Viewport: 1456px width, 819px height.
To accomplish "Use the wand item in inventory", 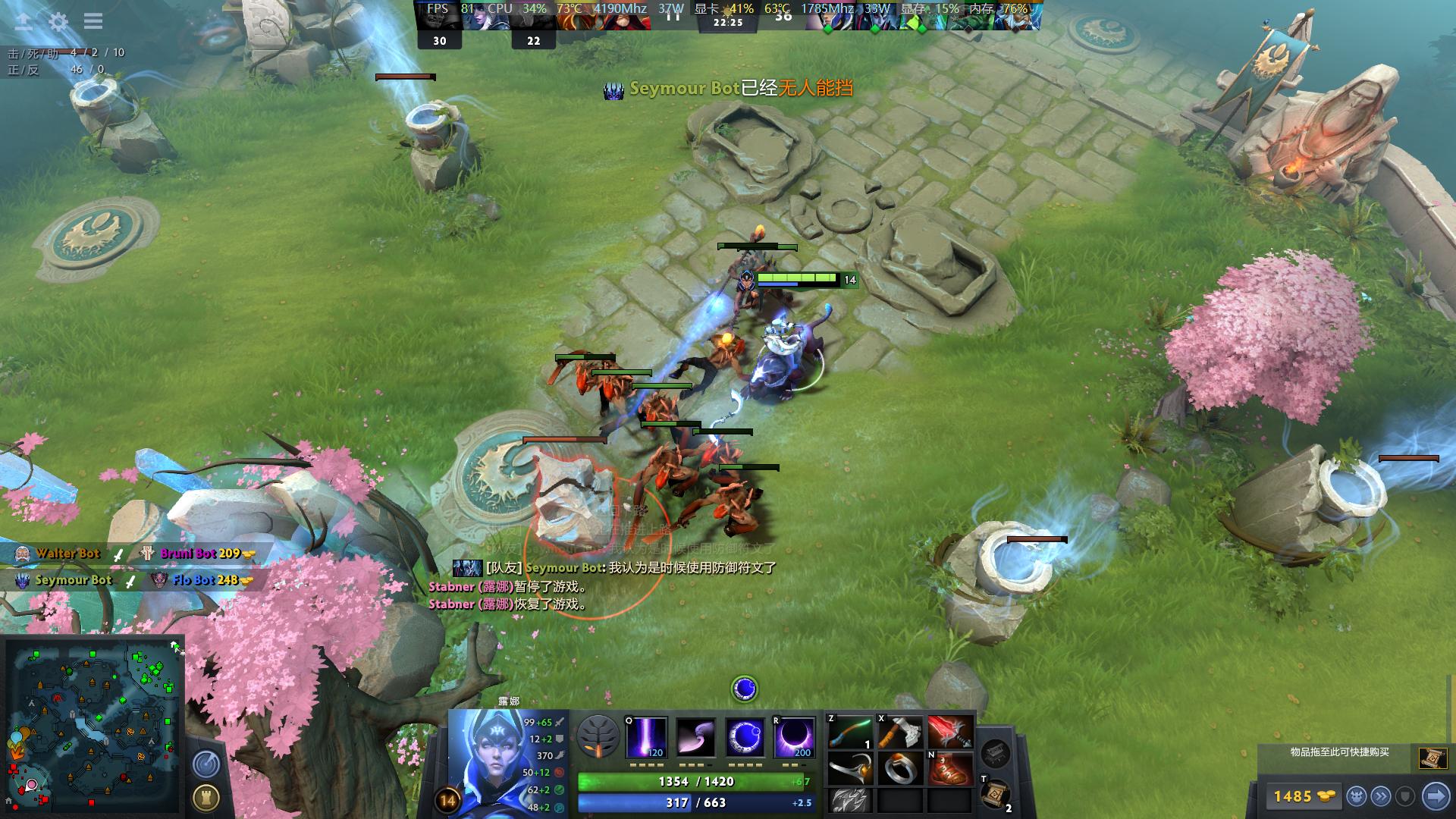I will pos(849,733).
